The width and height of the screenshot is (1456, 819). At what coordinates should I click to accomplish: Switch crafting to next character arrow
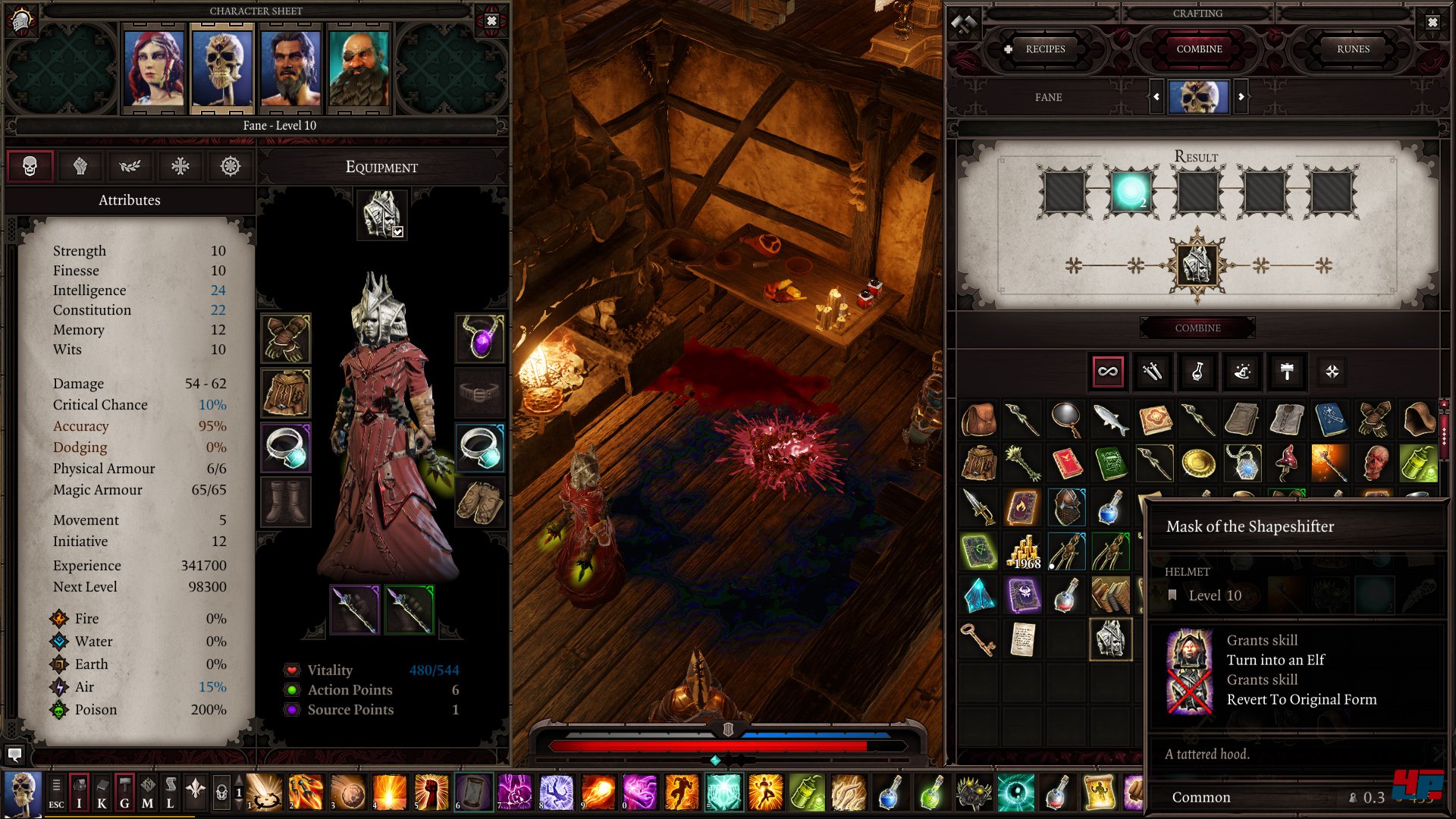coord(1241,97)
